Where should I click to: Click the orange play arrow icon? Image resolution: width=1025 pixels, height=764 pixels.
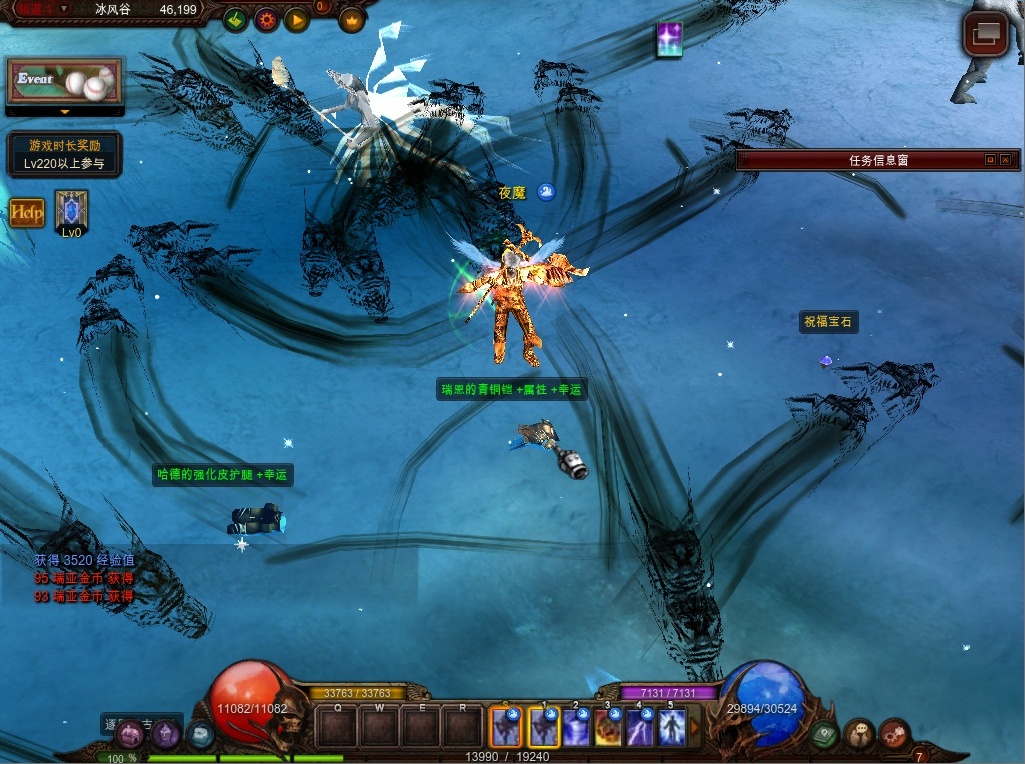296,19
